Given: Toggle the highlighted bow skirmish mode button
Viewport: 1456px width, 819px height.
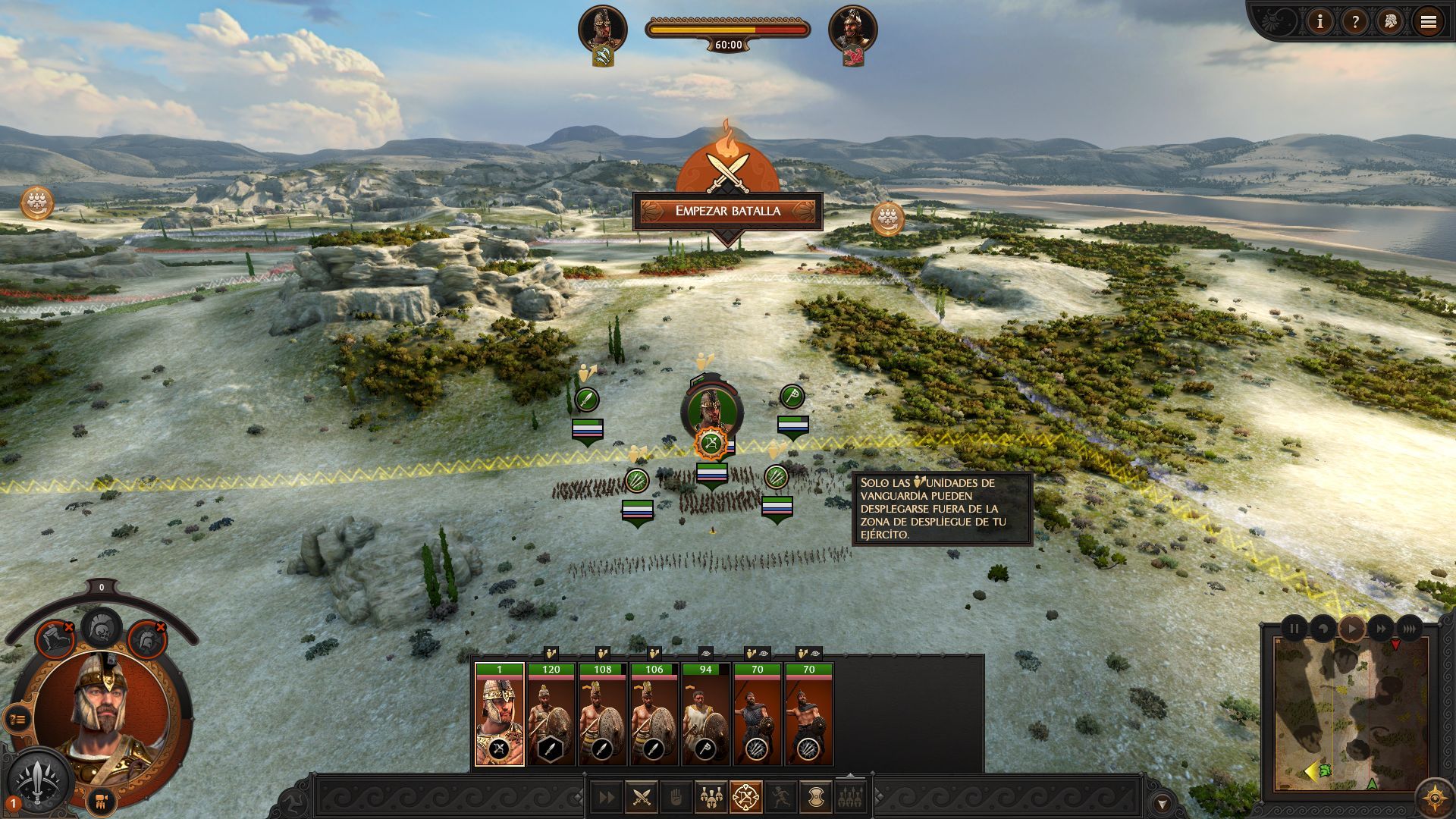Looking at the screenshot, I should 745,797.
